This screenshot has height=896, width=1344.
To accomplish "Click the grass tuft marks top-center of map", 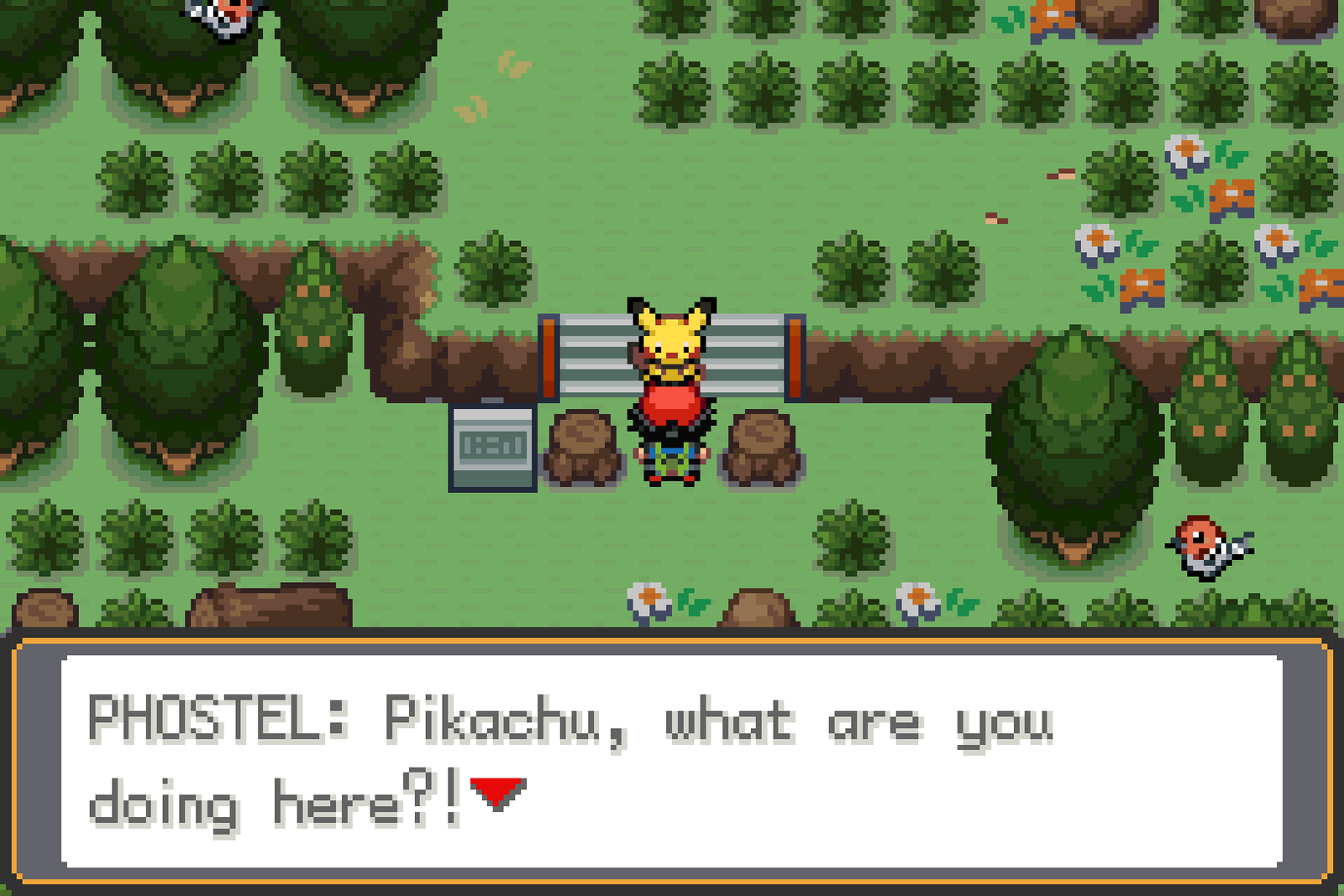I will click(x=512, y=63).
